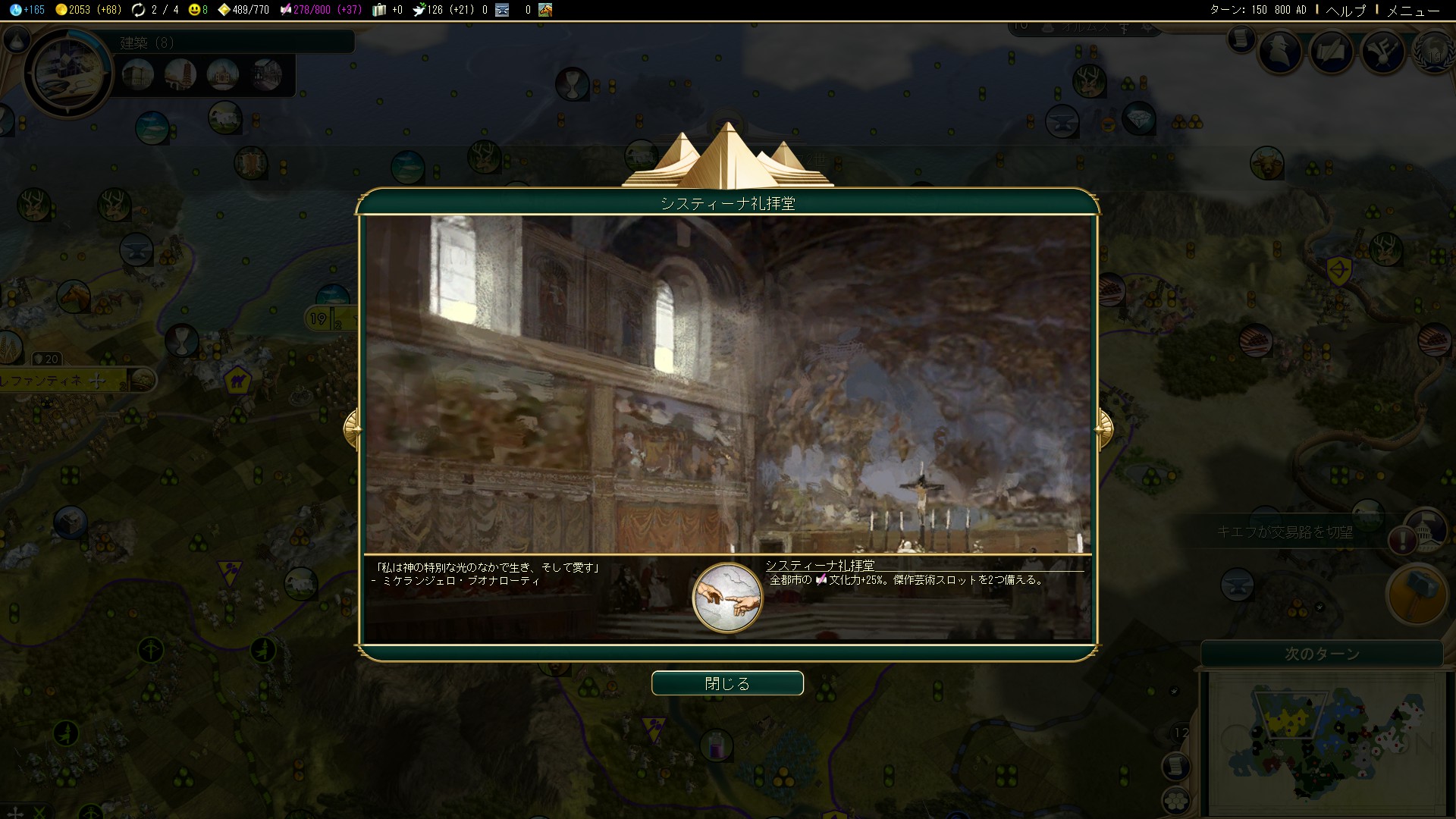Click the world minimap

(1323, 743)
